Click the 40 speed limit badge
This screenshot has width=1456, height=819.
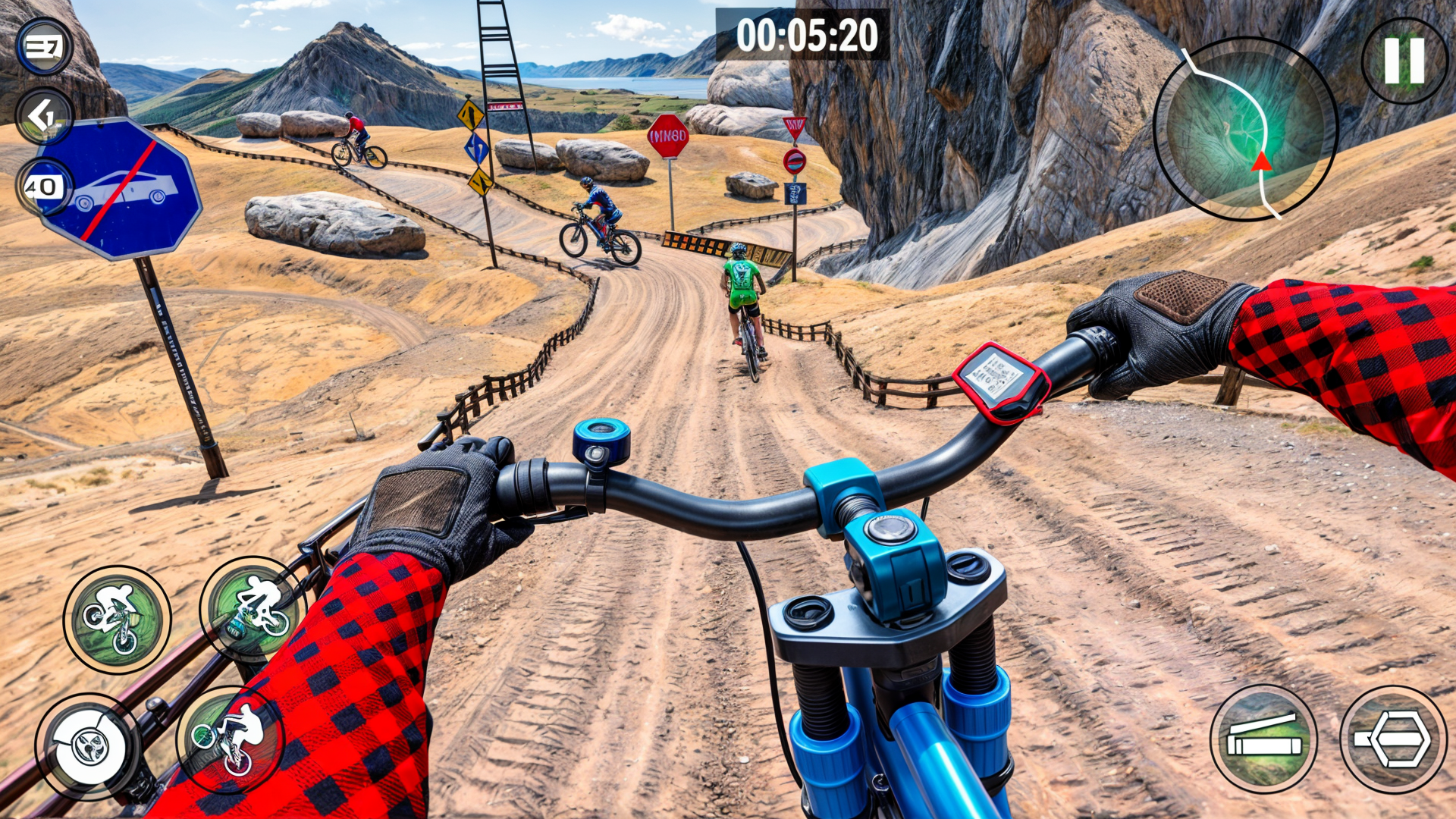pos(43,184)
